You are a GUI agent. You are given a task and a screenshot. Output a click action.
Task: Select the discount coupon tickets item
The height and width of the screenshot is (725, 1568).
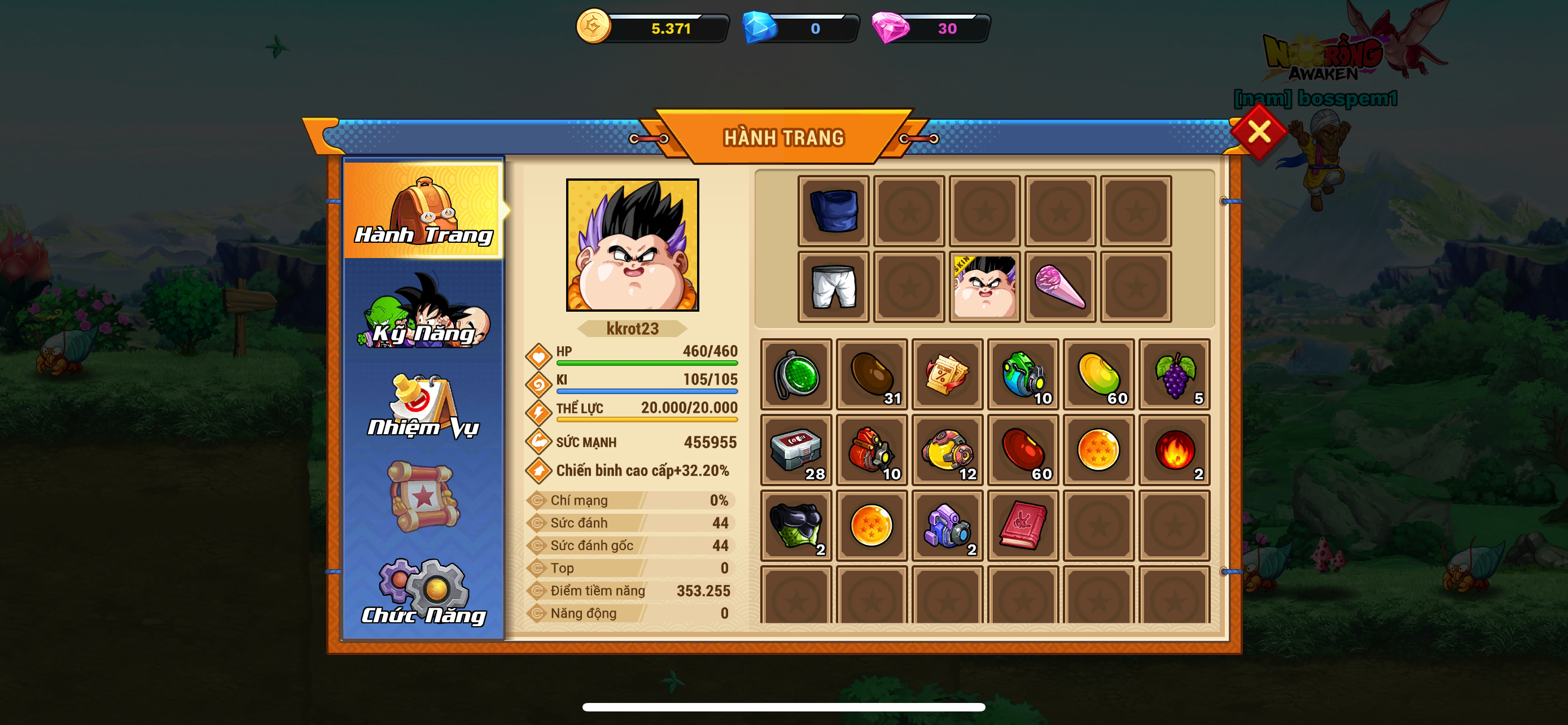(x=947, y=374)
